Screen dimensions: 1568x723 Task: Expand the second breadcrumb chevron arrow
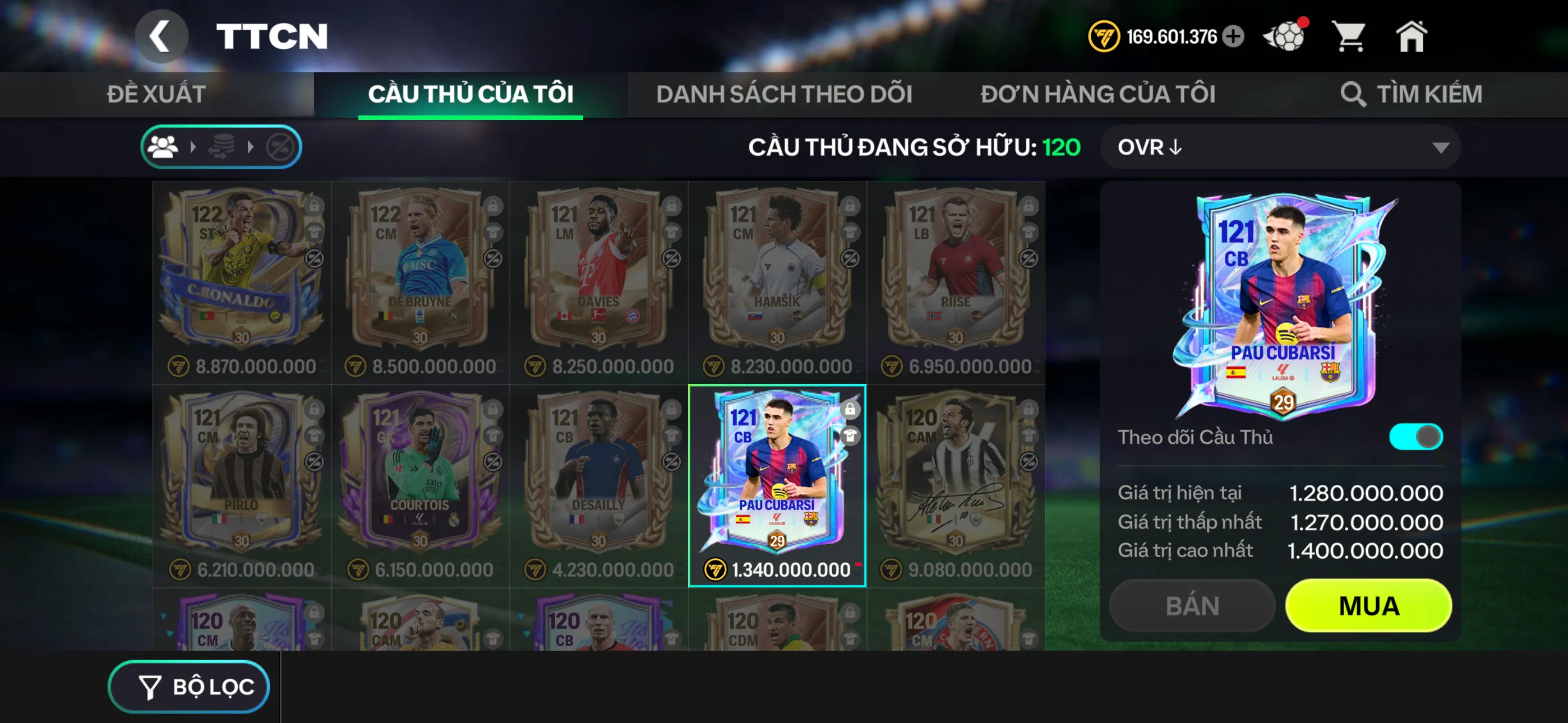click(x=251, y=146)
